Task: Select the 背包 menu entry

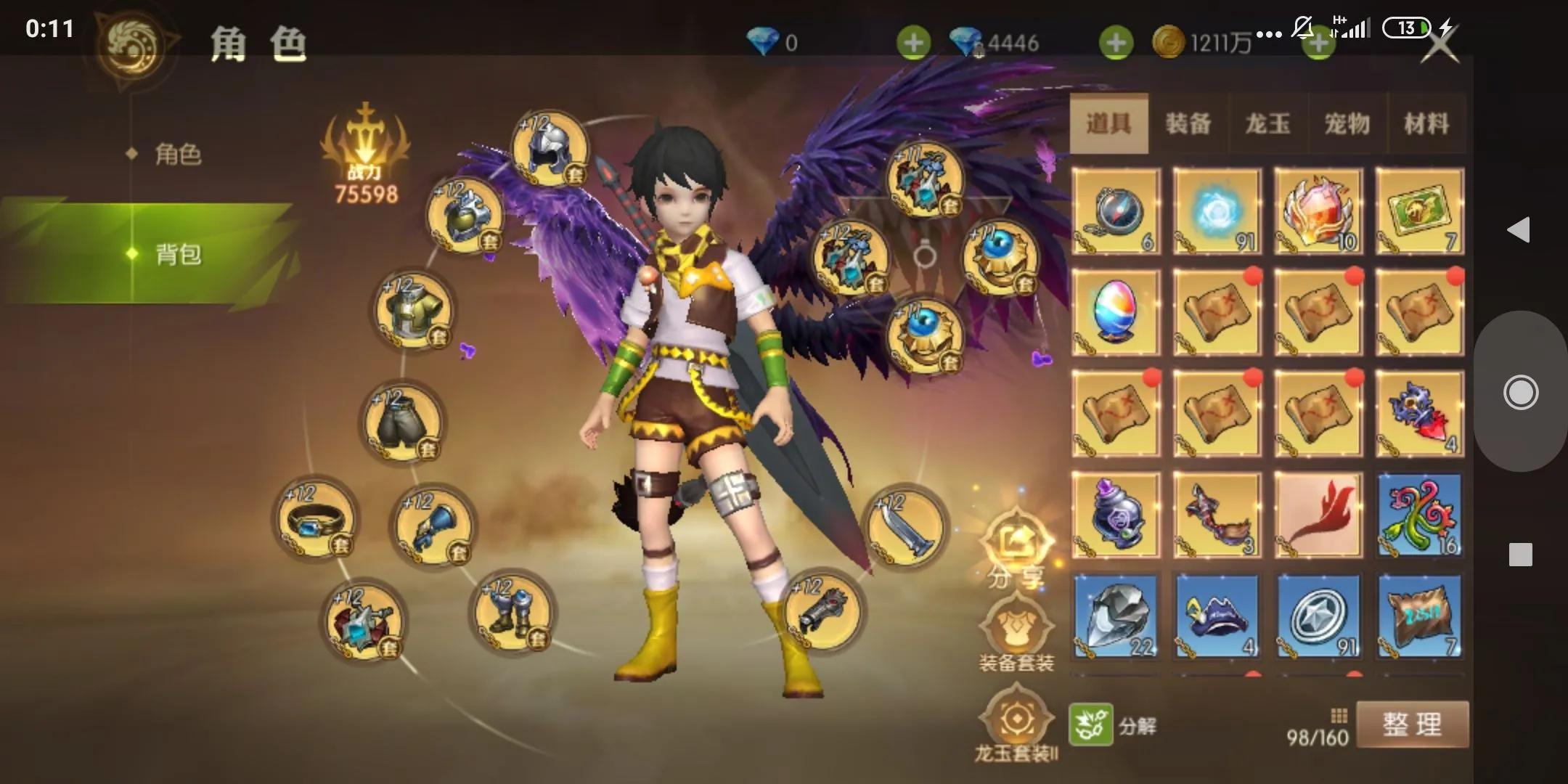Action: coord(177,254)
